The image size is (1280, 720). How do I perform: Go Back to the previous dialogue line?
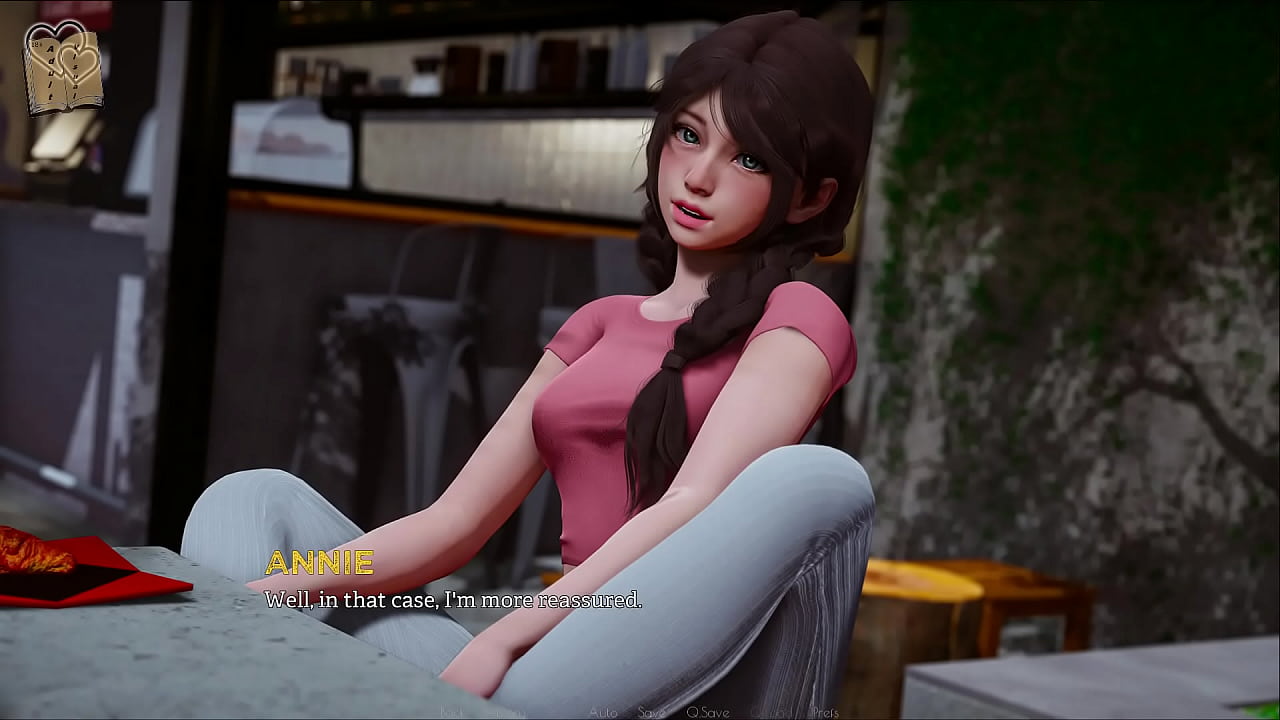click(452, 712)
